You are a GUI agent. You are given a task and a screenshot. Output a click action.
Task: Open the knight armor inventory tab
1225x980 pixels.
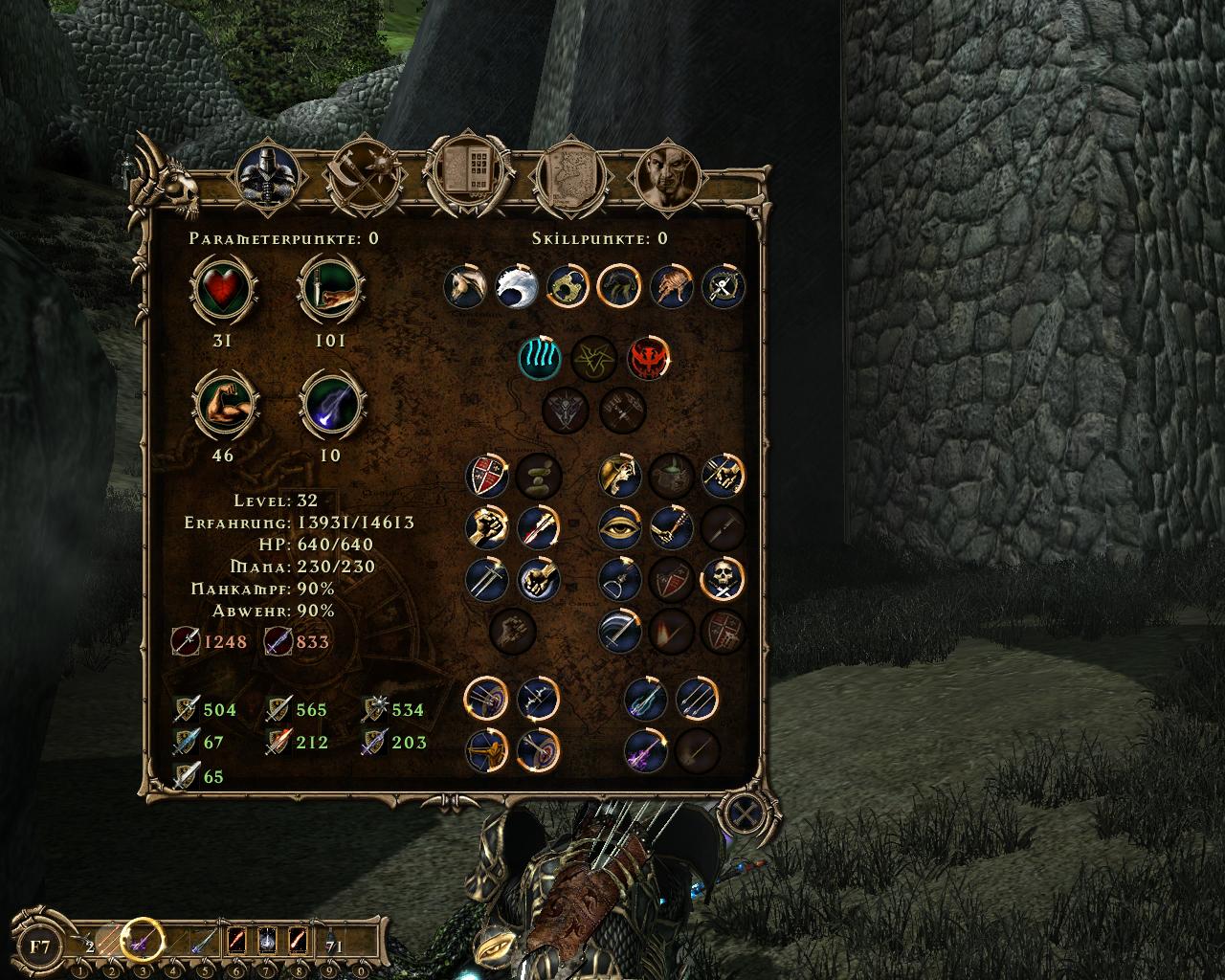click(x=268, y=175)
